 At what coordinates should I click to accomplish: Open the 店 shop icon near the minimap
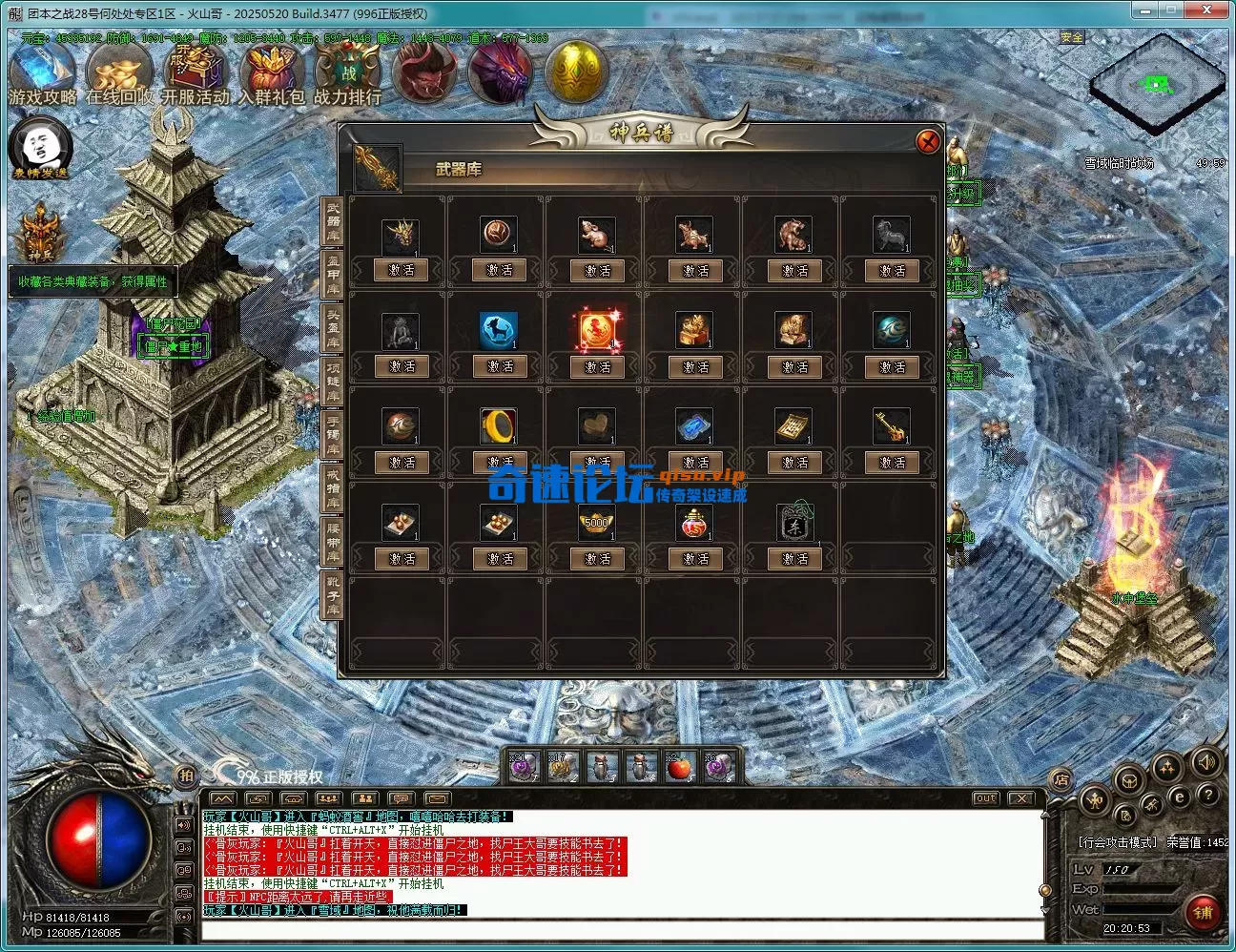1061,780
